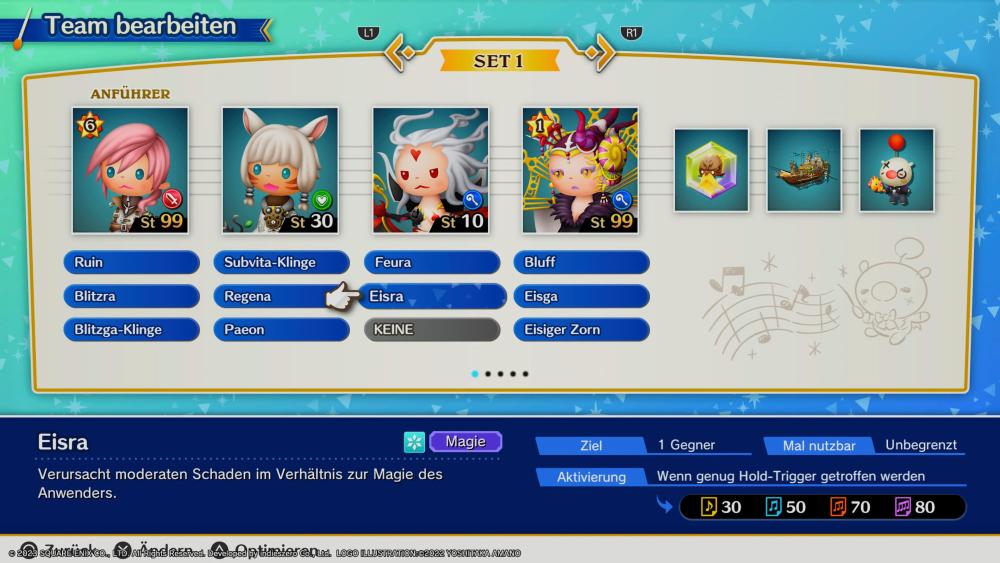Select the empty KEINE ability slot
Image resolution: width=1000 pixels, height=563 pixels.
coord(432,329)
